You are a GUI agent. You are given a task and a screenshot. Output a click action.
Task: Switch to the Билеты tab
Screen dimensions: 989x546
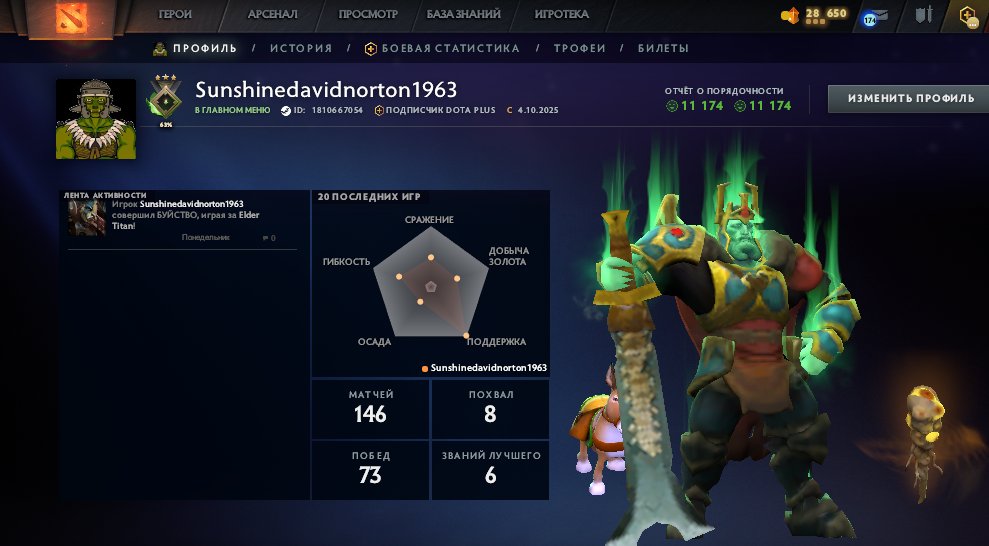[x=663, y=48]
